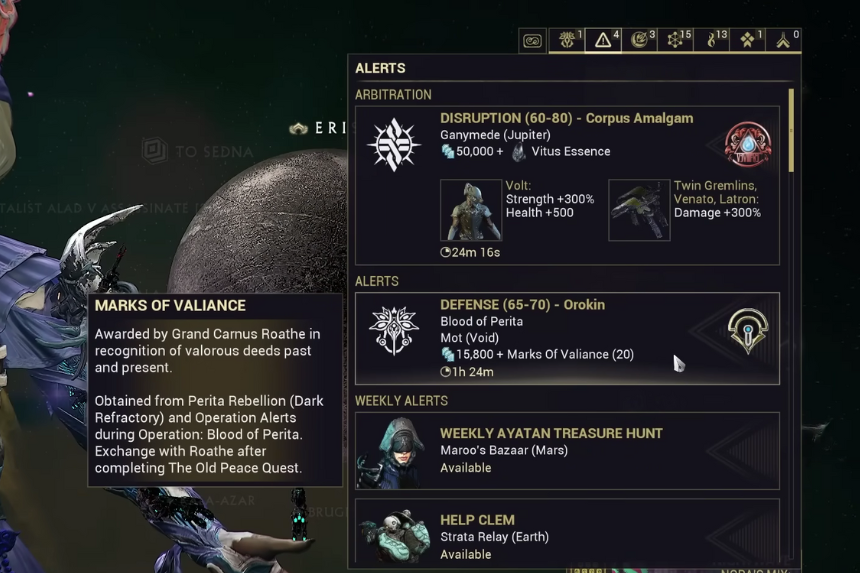Select the Defense Orokin alert on Mot
The width and height of the screenshot is (860, 573).
click(x=566, y=338)
